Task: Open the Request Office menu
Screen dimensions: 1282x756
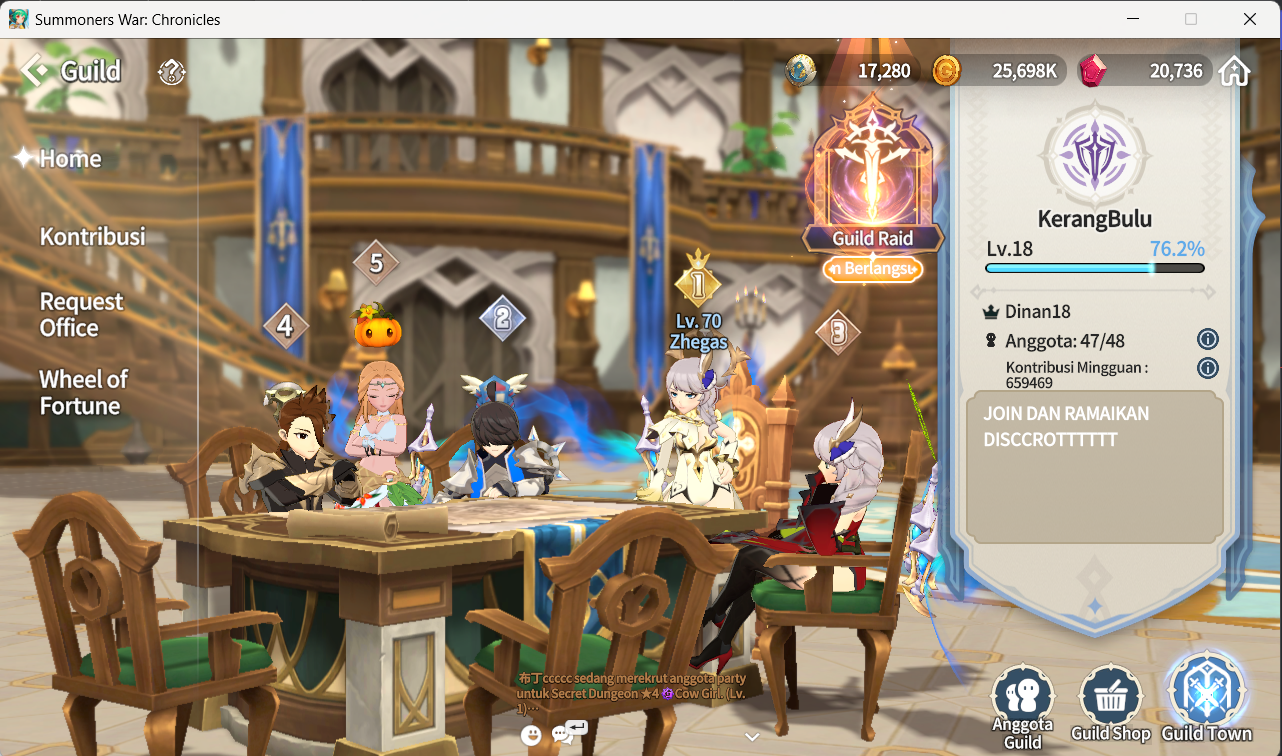Action: (82, 314)
